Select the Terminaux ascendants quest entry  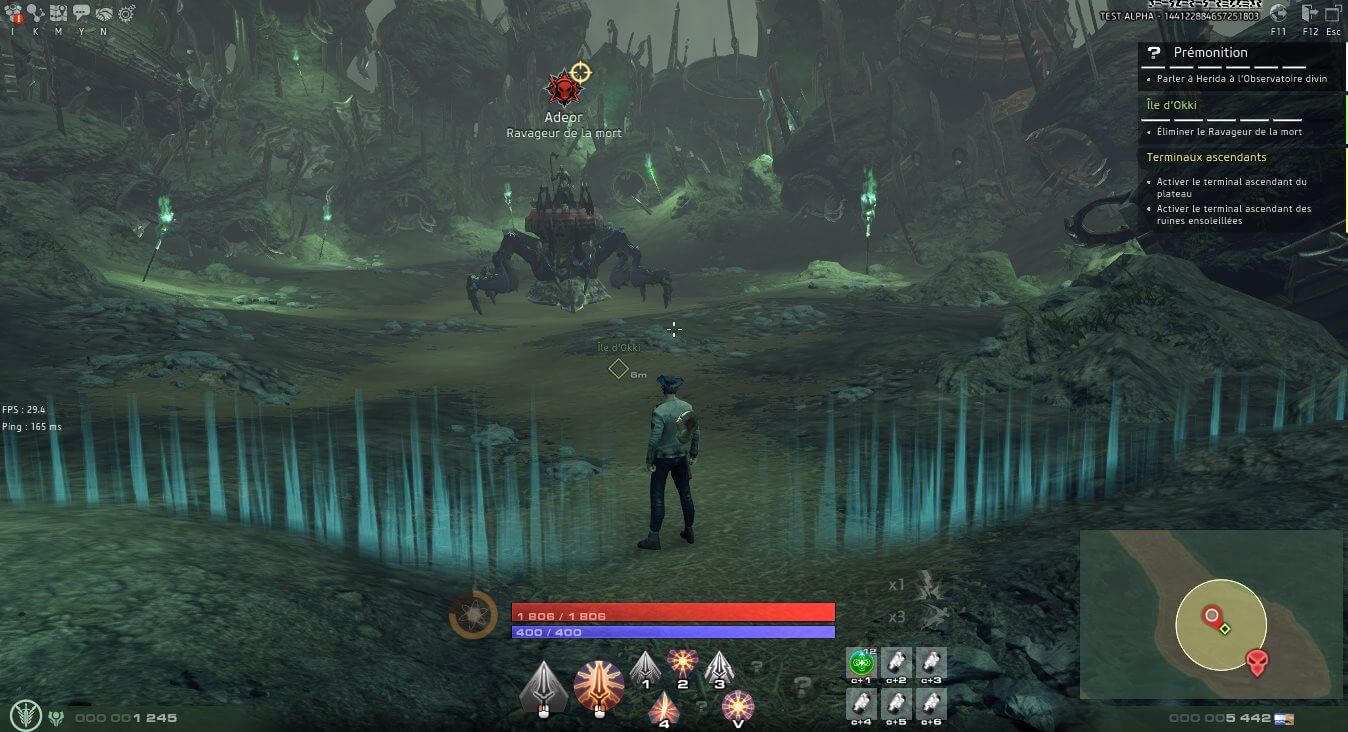coord(1206,157)
